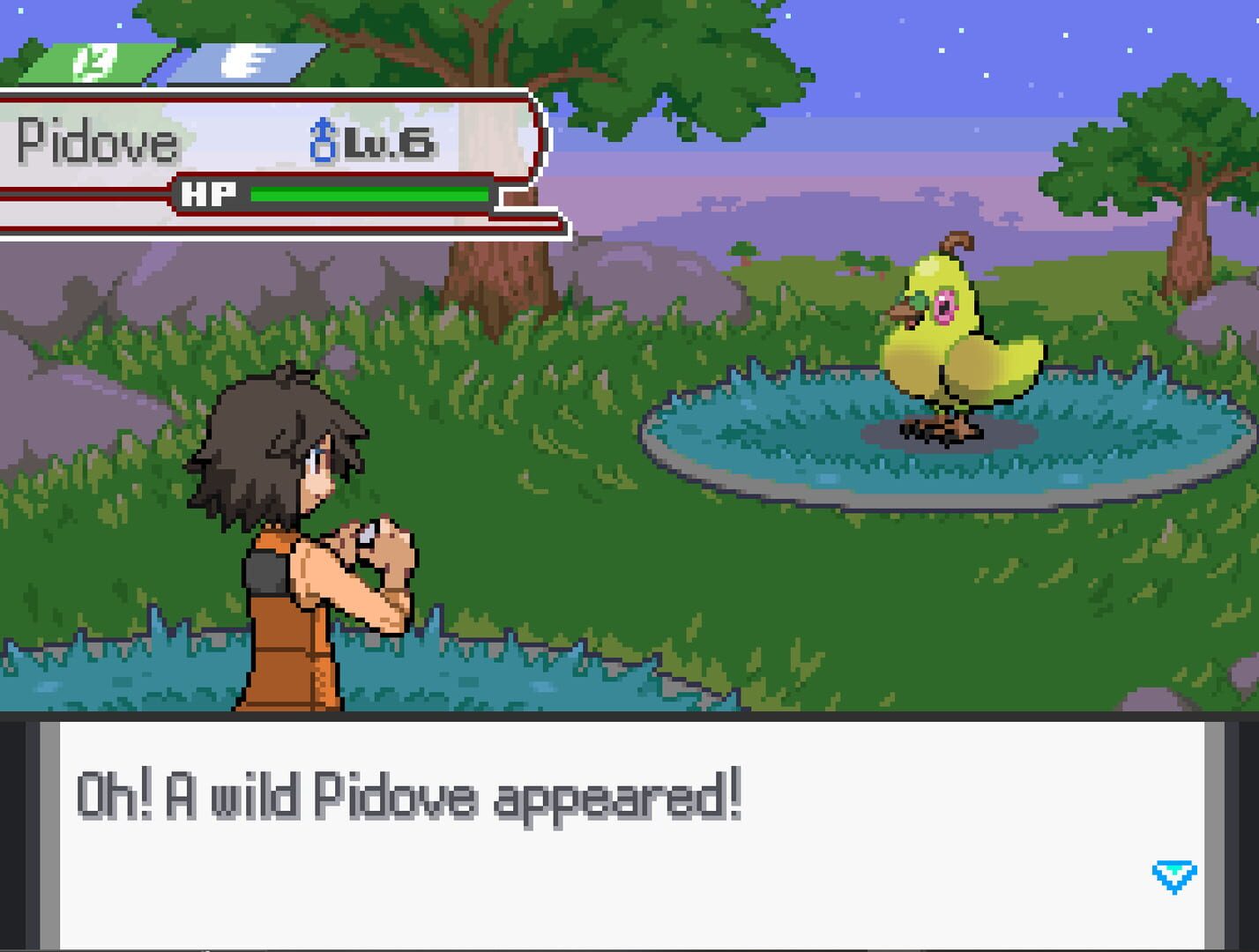Click the Lv.6 level indicator
The width and height of the screenshot is (1259, 952).
click(389, 143)
